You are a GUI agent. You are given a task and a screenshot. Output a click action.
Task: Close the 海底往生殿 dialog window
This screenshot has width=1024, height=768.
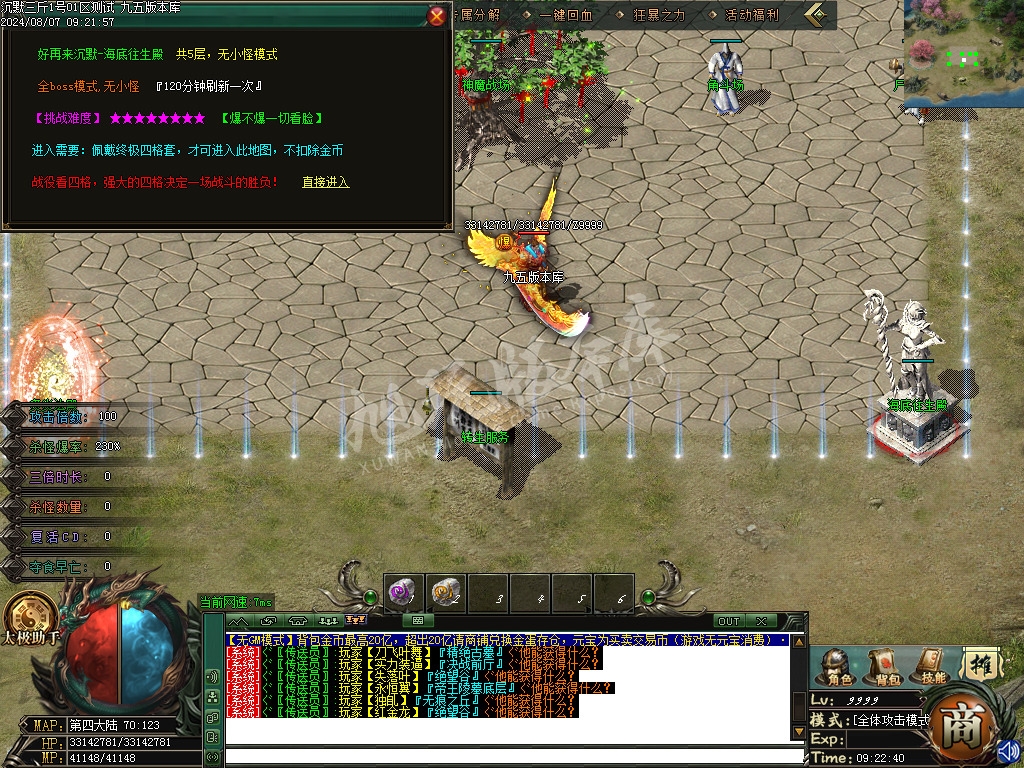[437, 15]
